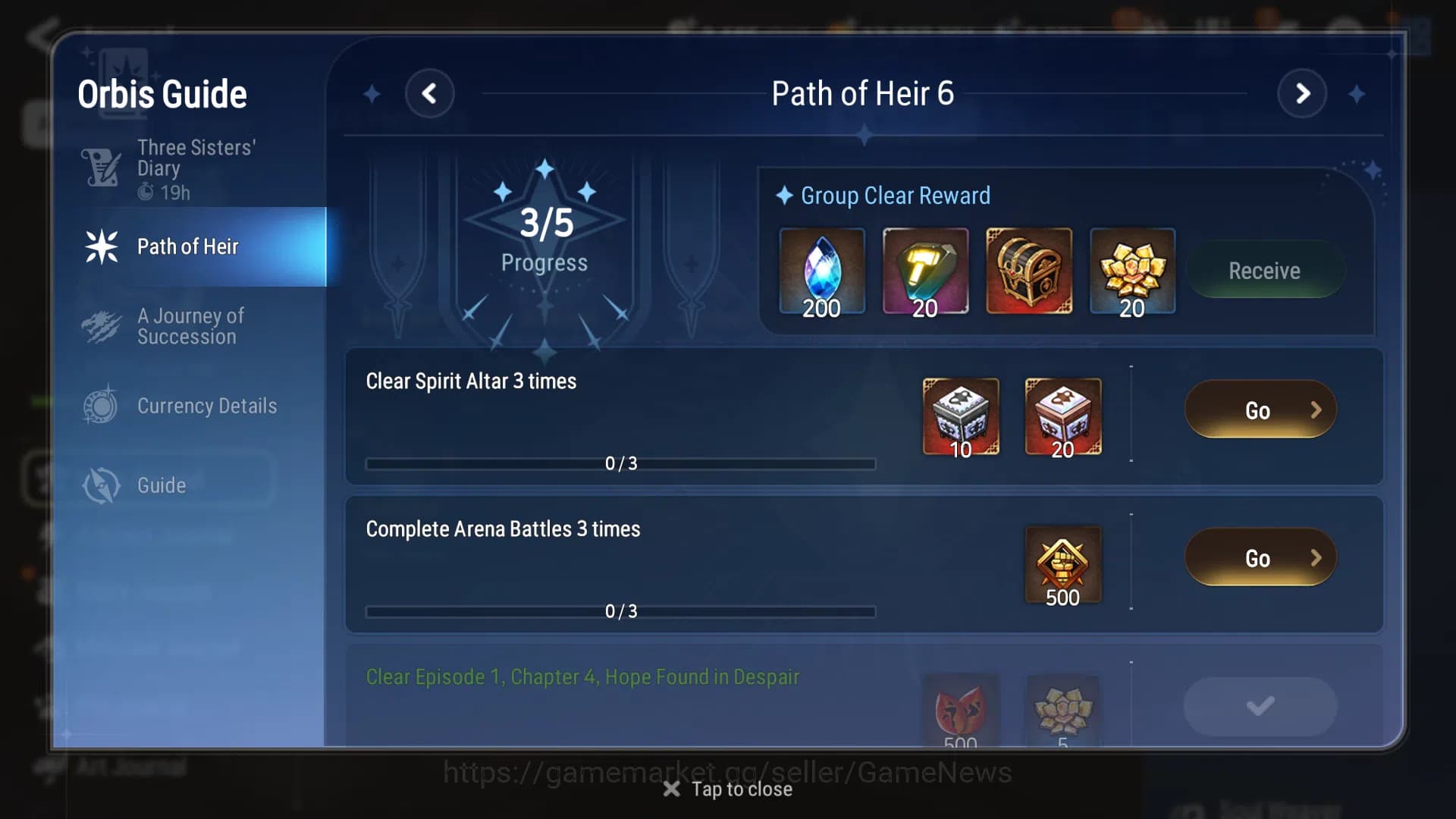This screenshot has height=819, width=1456.
Task: Click the Spirit Altar box reward showing 10
Action: point(960,417)
